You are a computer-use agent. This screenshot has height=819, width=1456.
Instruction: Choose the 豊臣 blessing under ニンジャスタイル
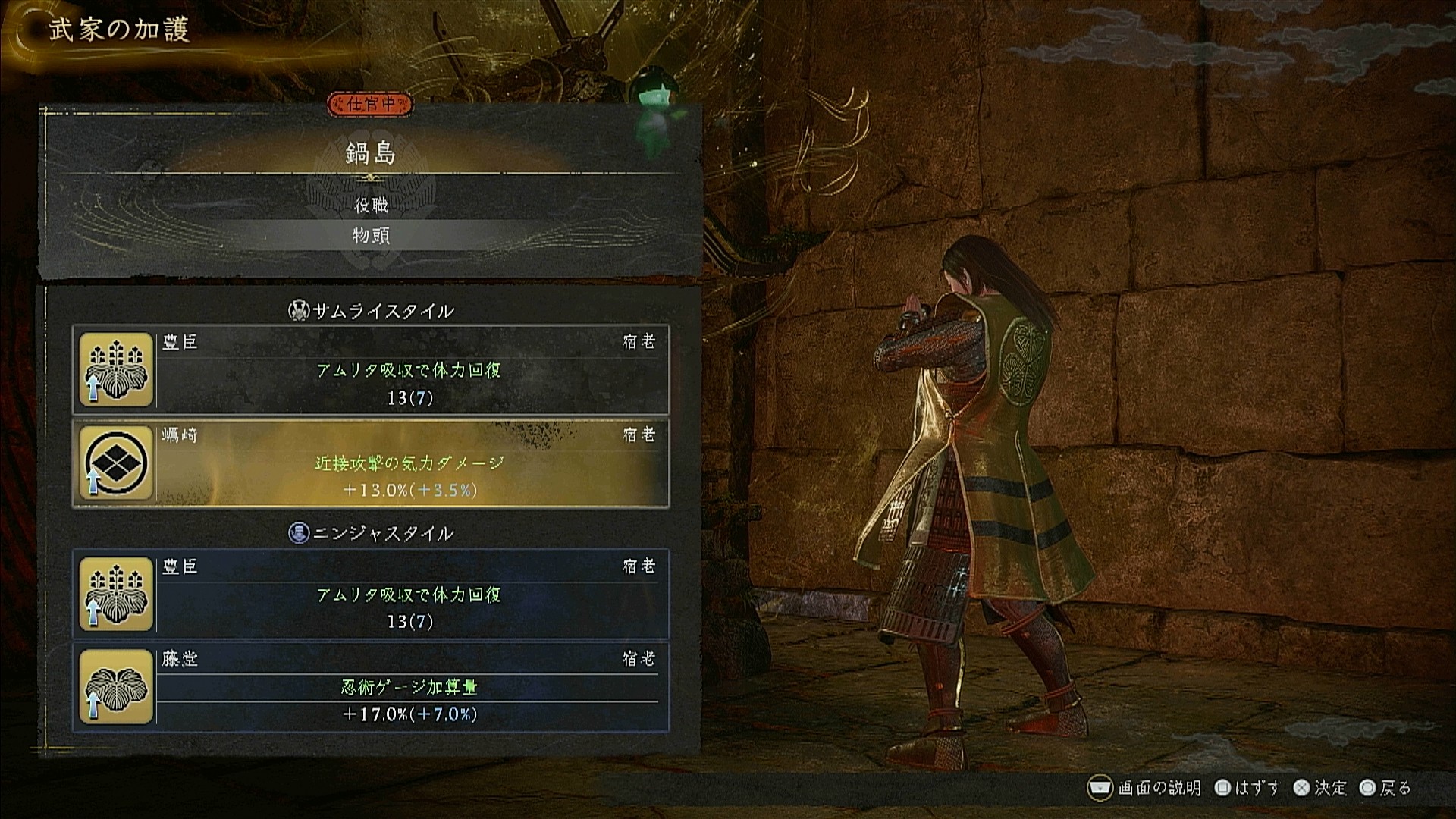(371, 595)
